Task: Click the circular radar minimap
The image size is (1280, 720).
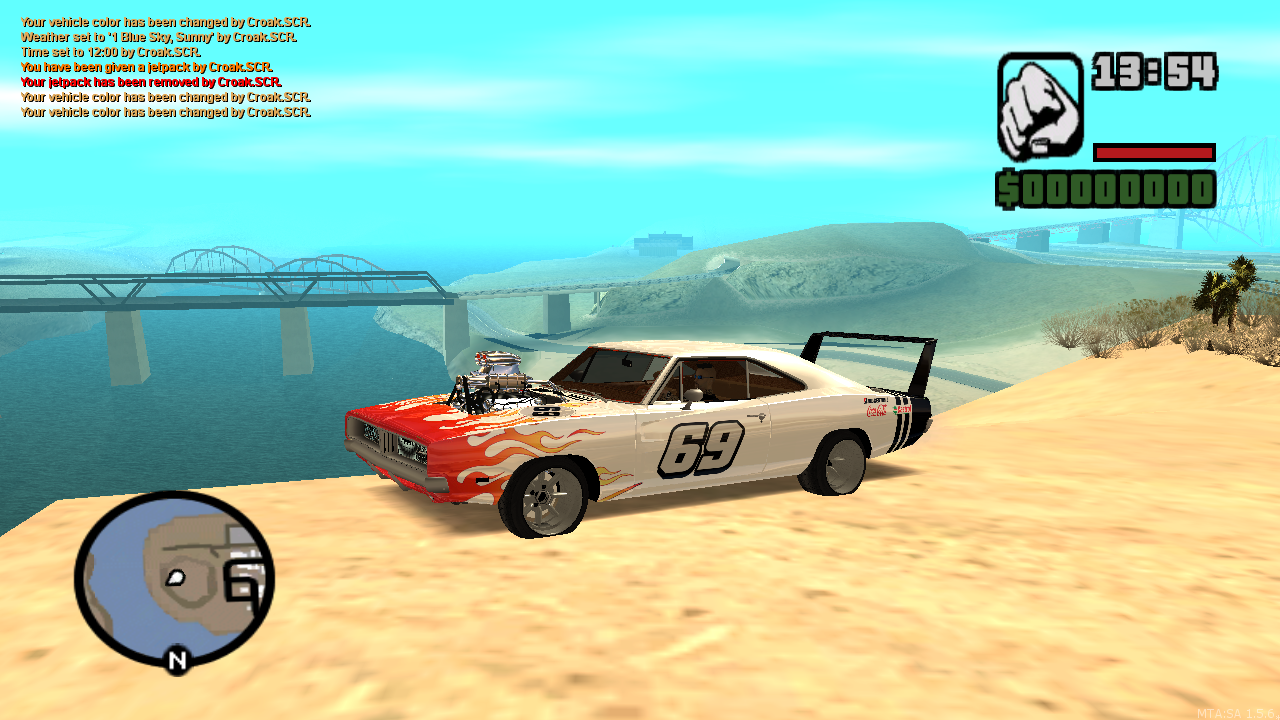Action: point(175,580)
